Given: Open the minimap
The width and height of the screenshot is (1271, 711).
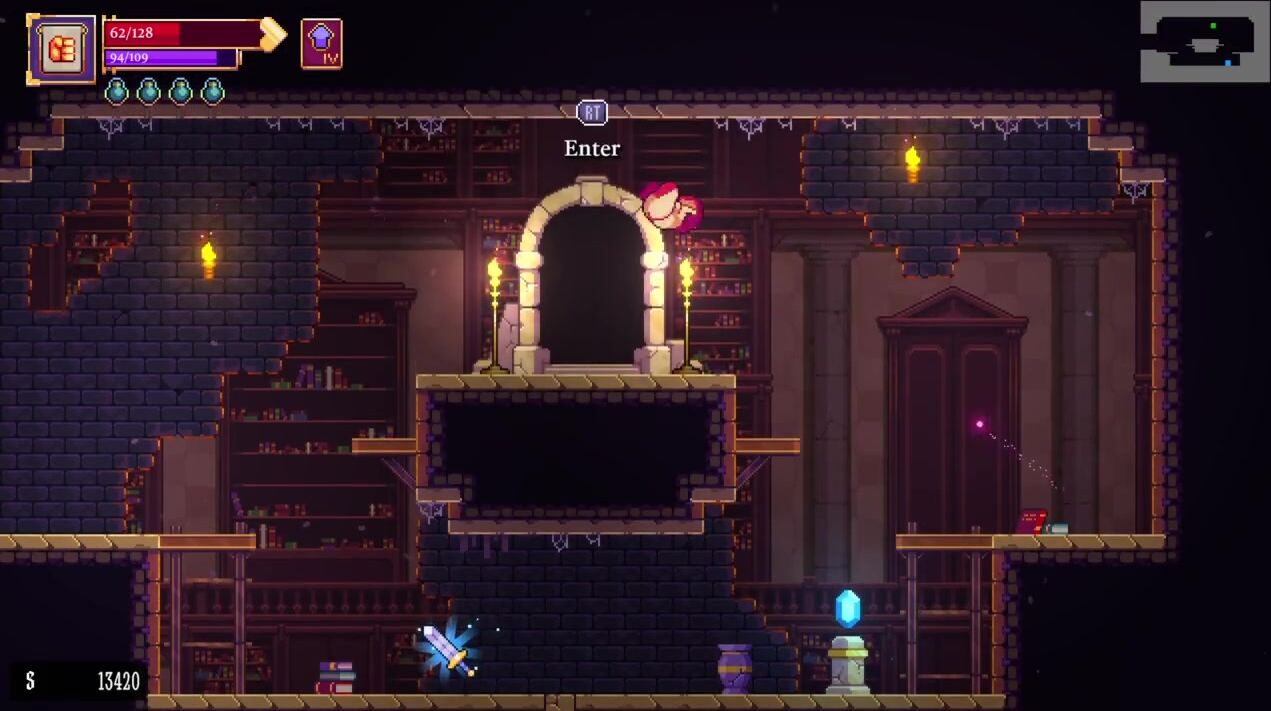Looking at the screenshot, I should click(x=1204, y=42).
